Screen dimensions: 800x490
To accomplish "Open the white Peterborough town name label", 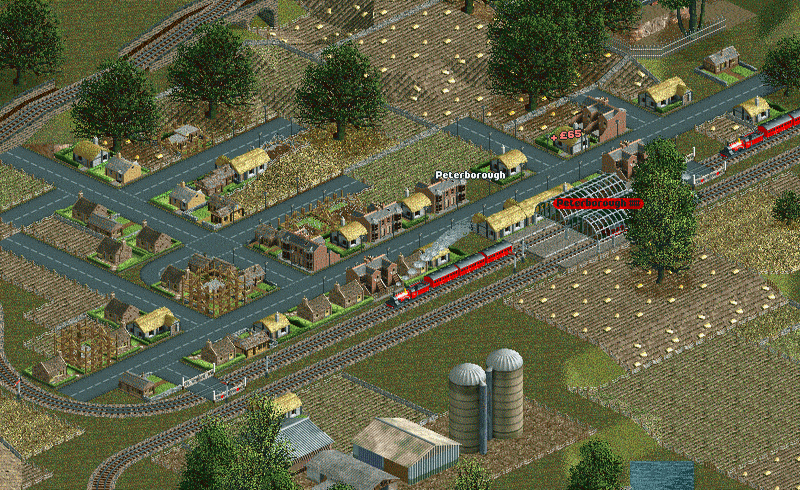I will pyautogui.click(x=467, y=175).
